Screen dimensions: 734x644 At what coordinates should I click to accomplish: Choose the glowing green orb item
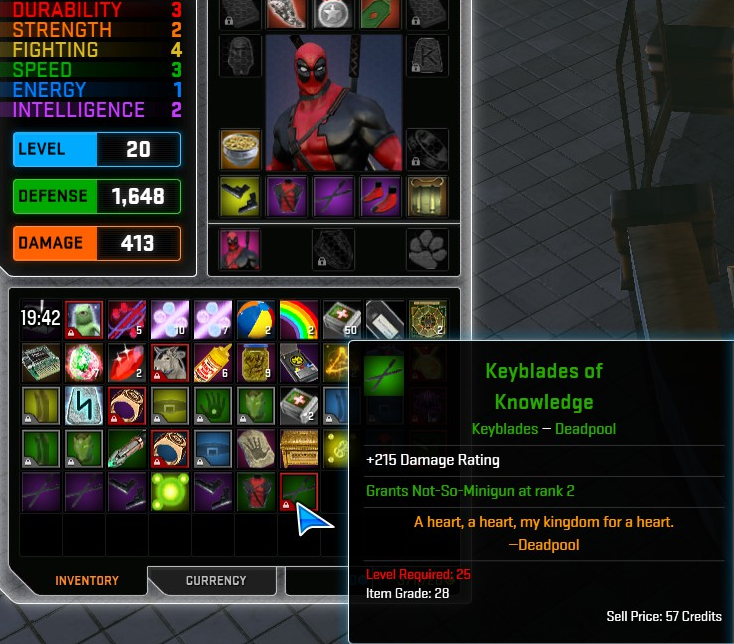coord(170,492)
